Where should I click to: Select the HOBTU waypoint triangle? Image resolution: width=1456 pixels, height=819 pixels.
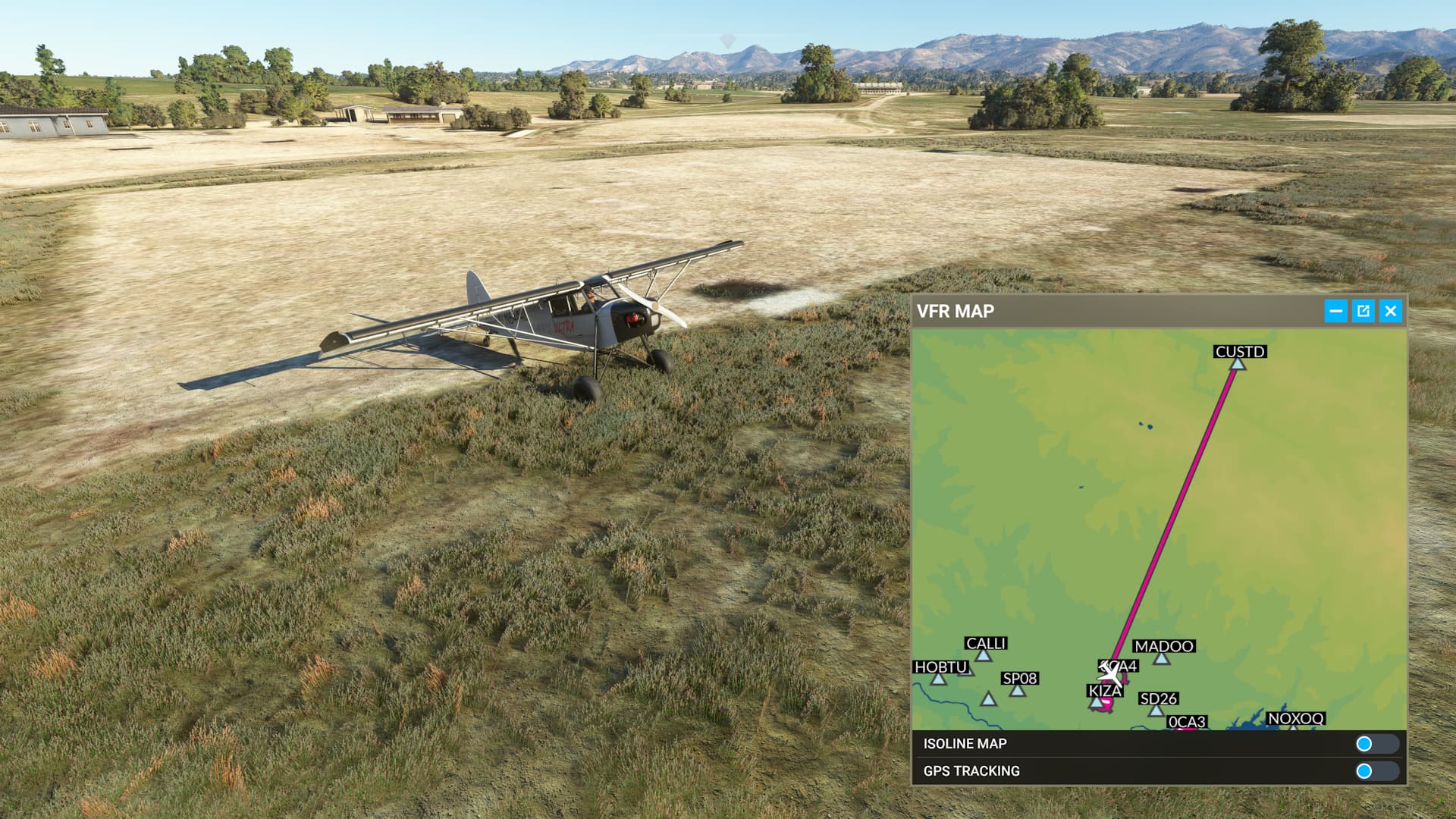click(938, 678)
